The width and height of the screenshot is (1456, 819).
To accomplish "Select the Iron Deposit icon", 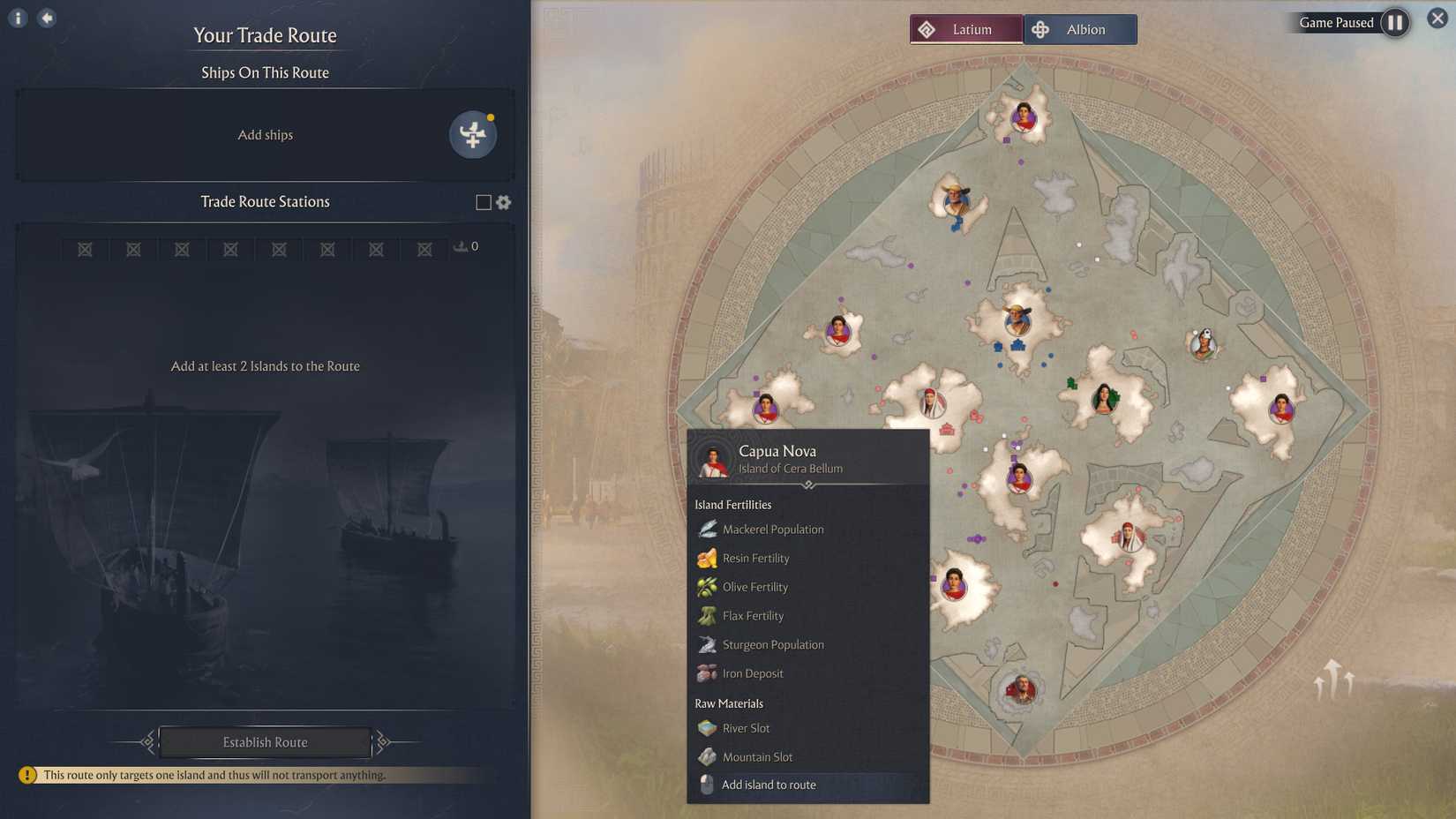I will (x=707, y=672).
